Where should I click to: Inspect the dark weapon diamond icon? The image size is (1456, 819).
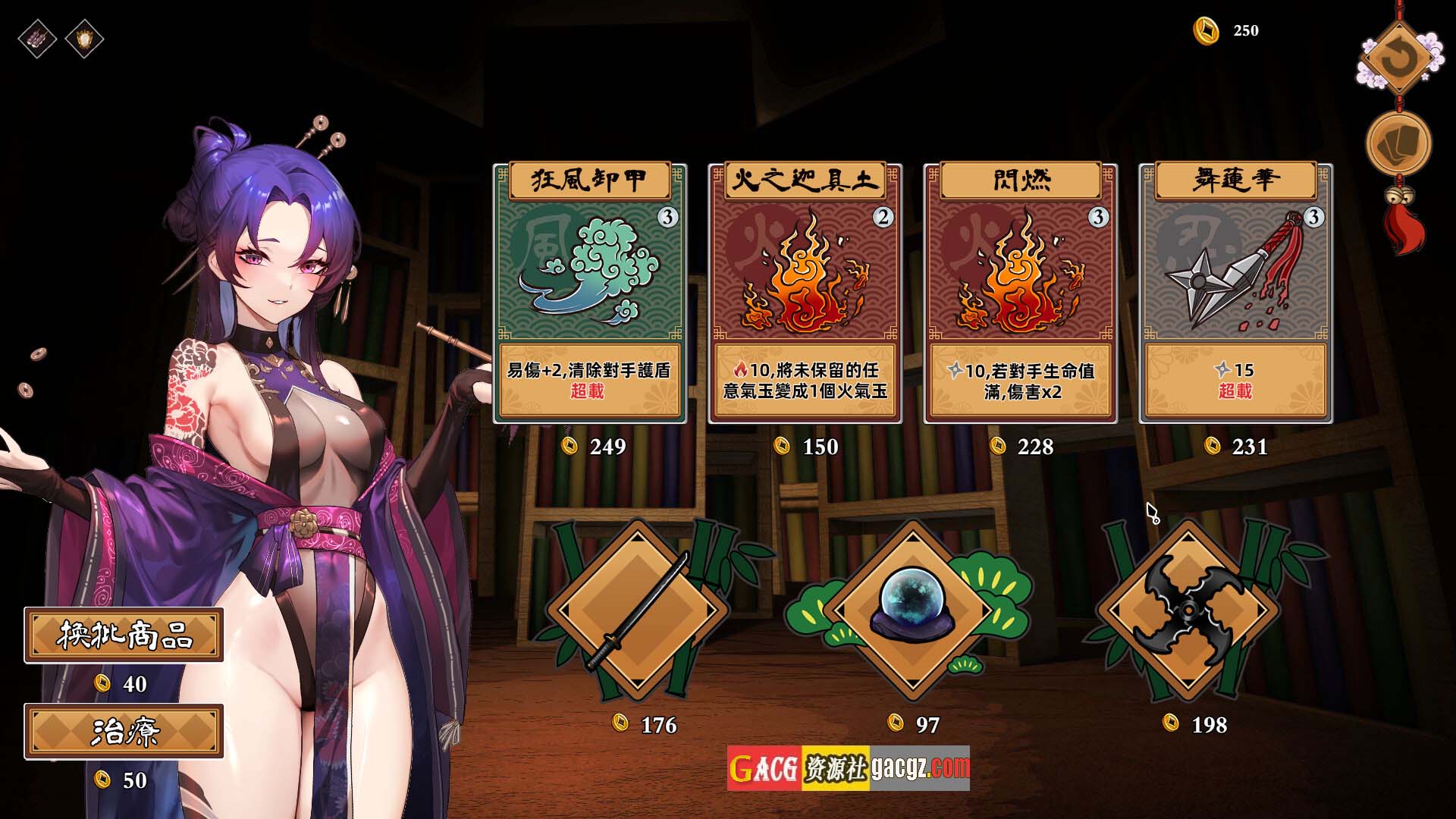(x=37, y=38)
